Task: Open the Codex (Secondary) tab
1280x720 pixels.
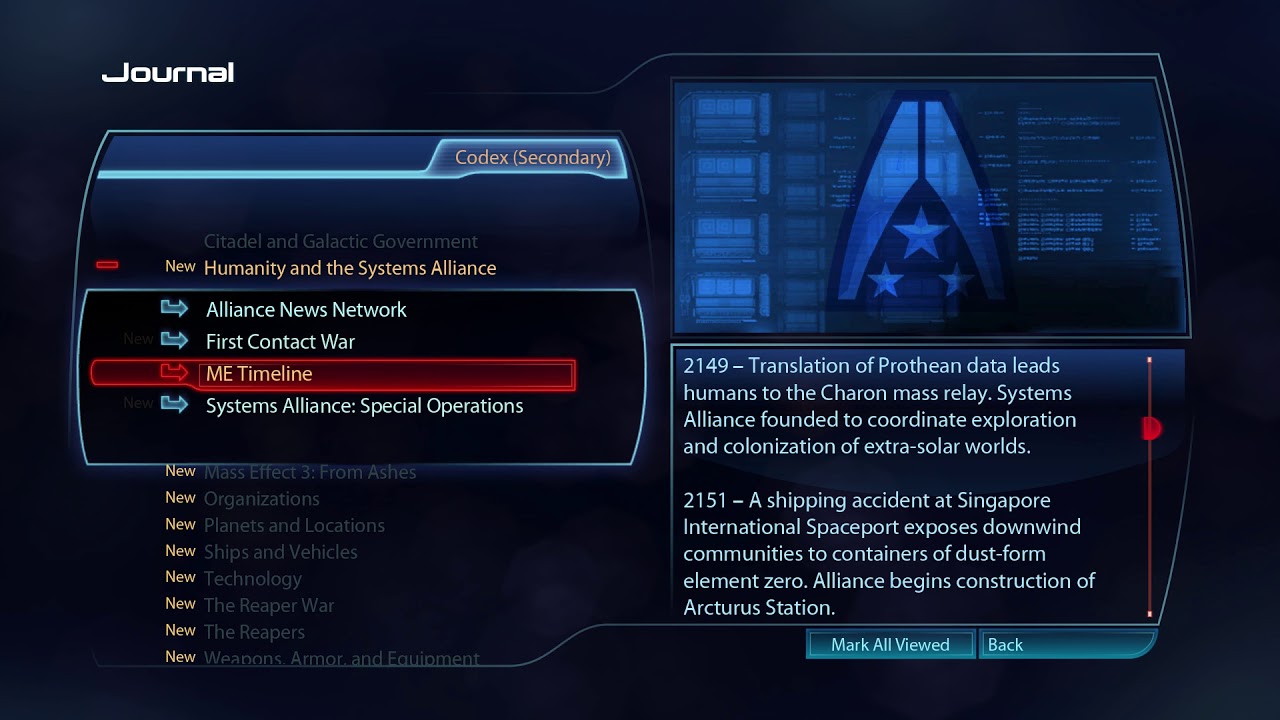Action: point(532,158)
